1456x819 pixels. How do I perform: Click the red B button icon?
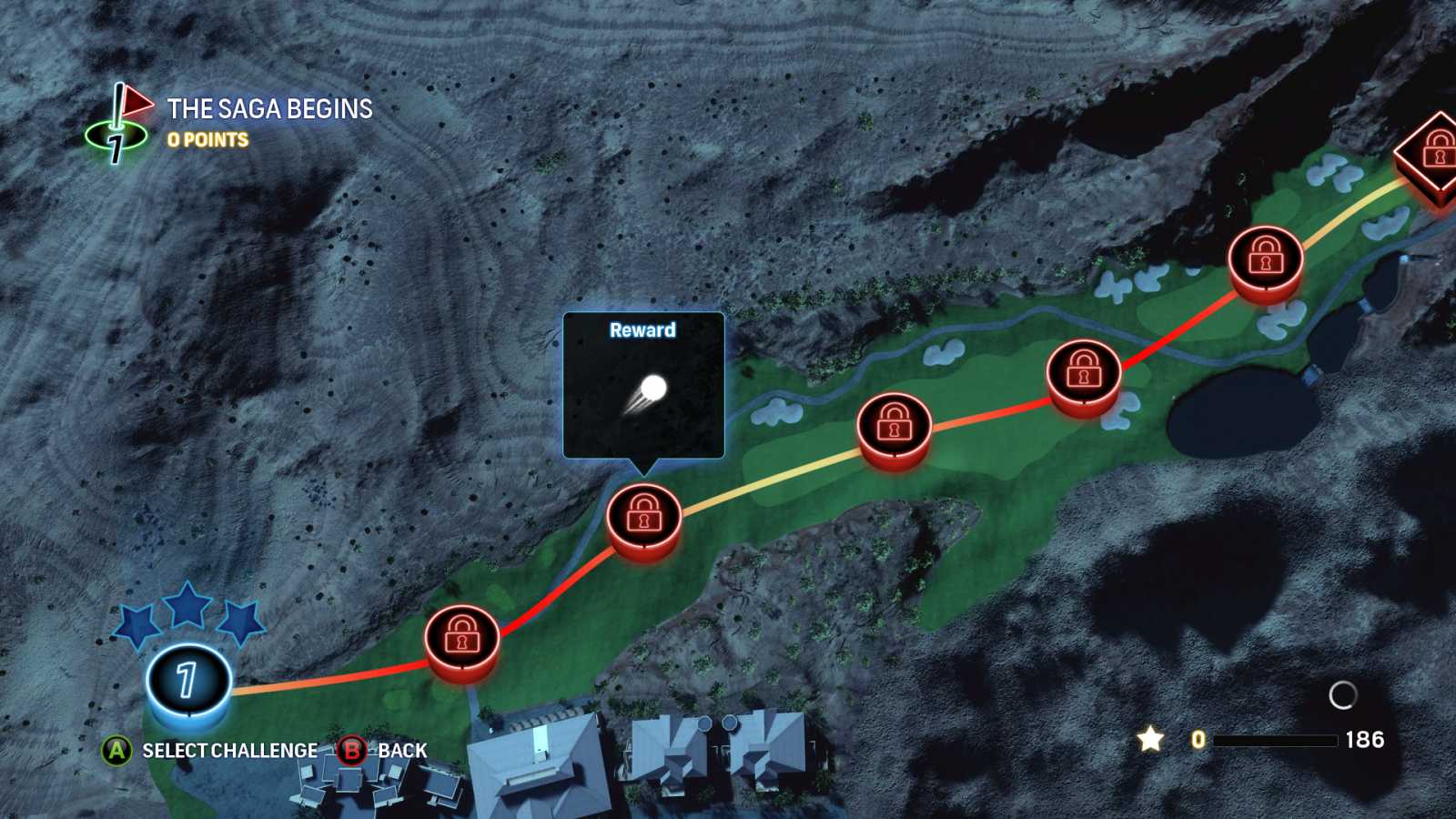355,751
